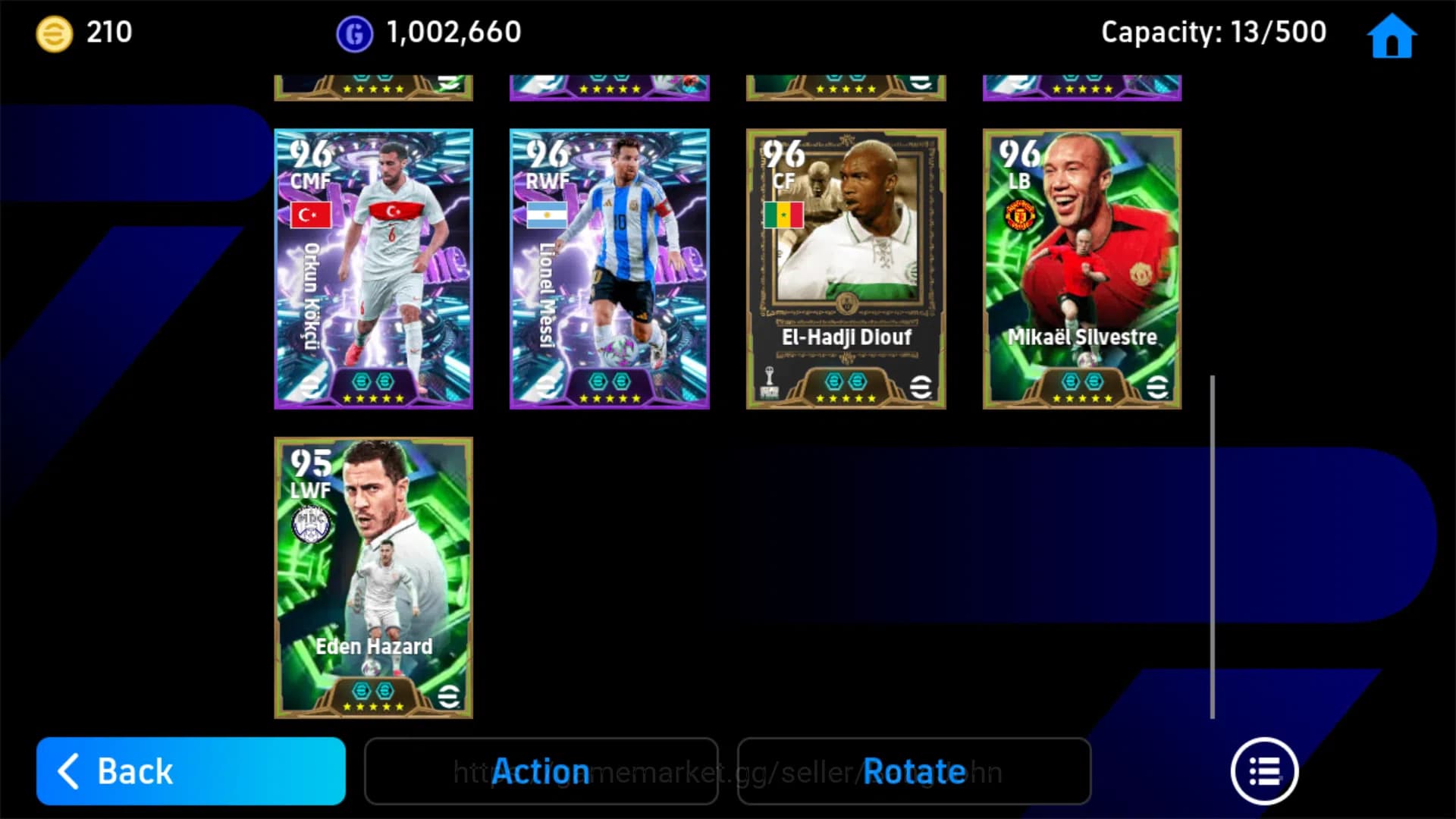Tap the Turkish flag on Orkun Kökçü's card
Viewport: 1456px width, 819px height.
312,215
